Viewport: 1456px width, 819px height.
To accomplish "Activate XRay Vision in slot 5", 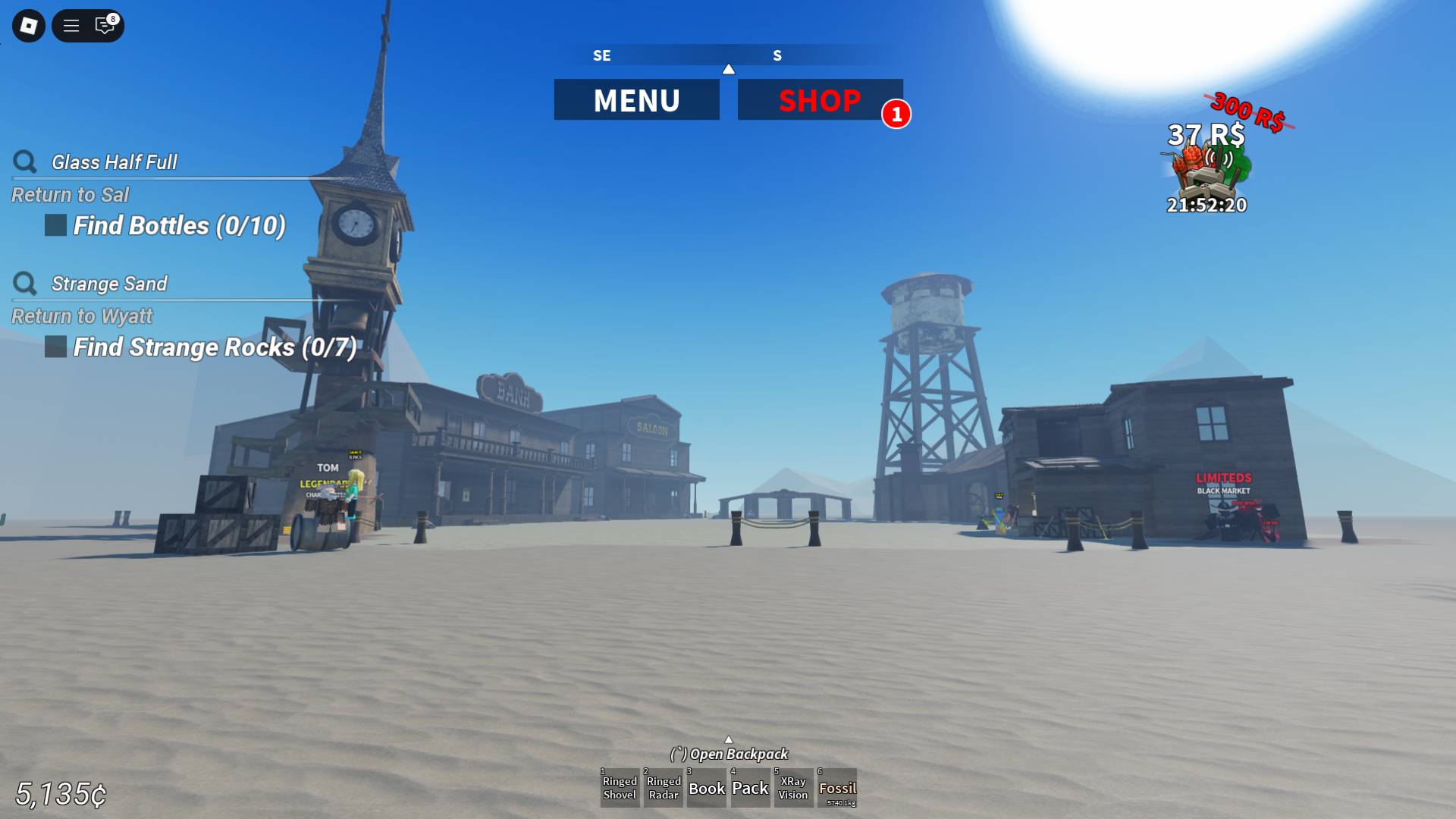I will (793, 788).
